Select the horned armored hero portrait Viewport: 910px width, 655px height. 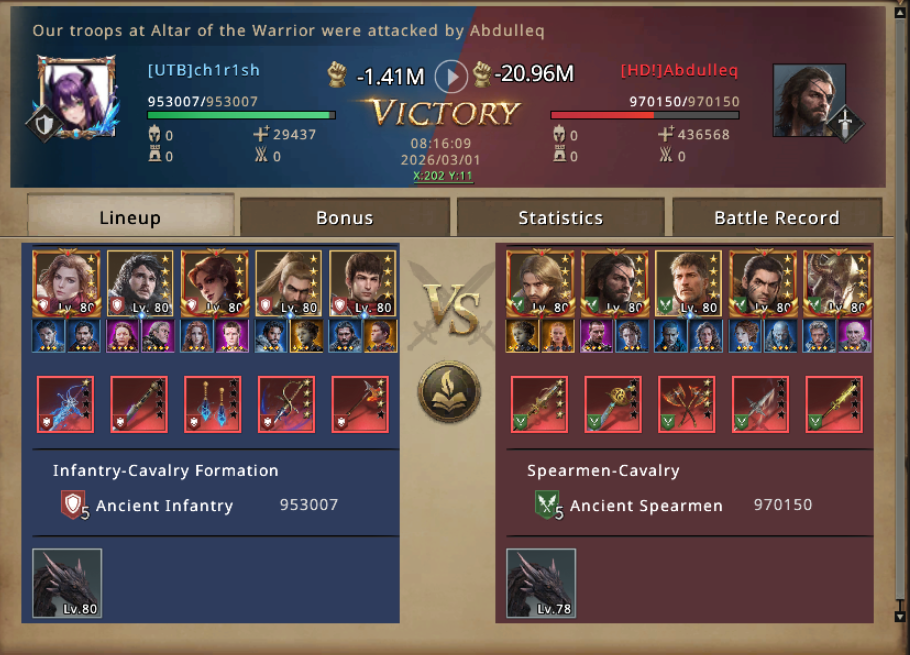coord(837,283)
